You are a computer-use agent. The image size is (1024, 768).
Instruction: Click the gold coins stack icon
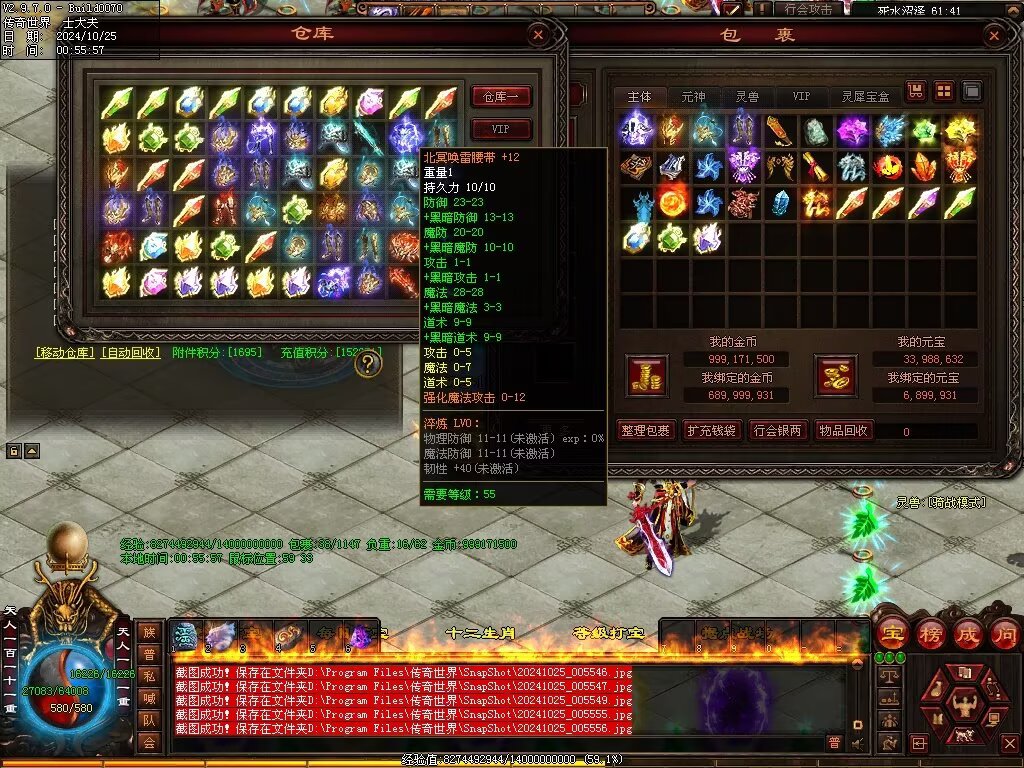coord(646,375)
